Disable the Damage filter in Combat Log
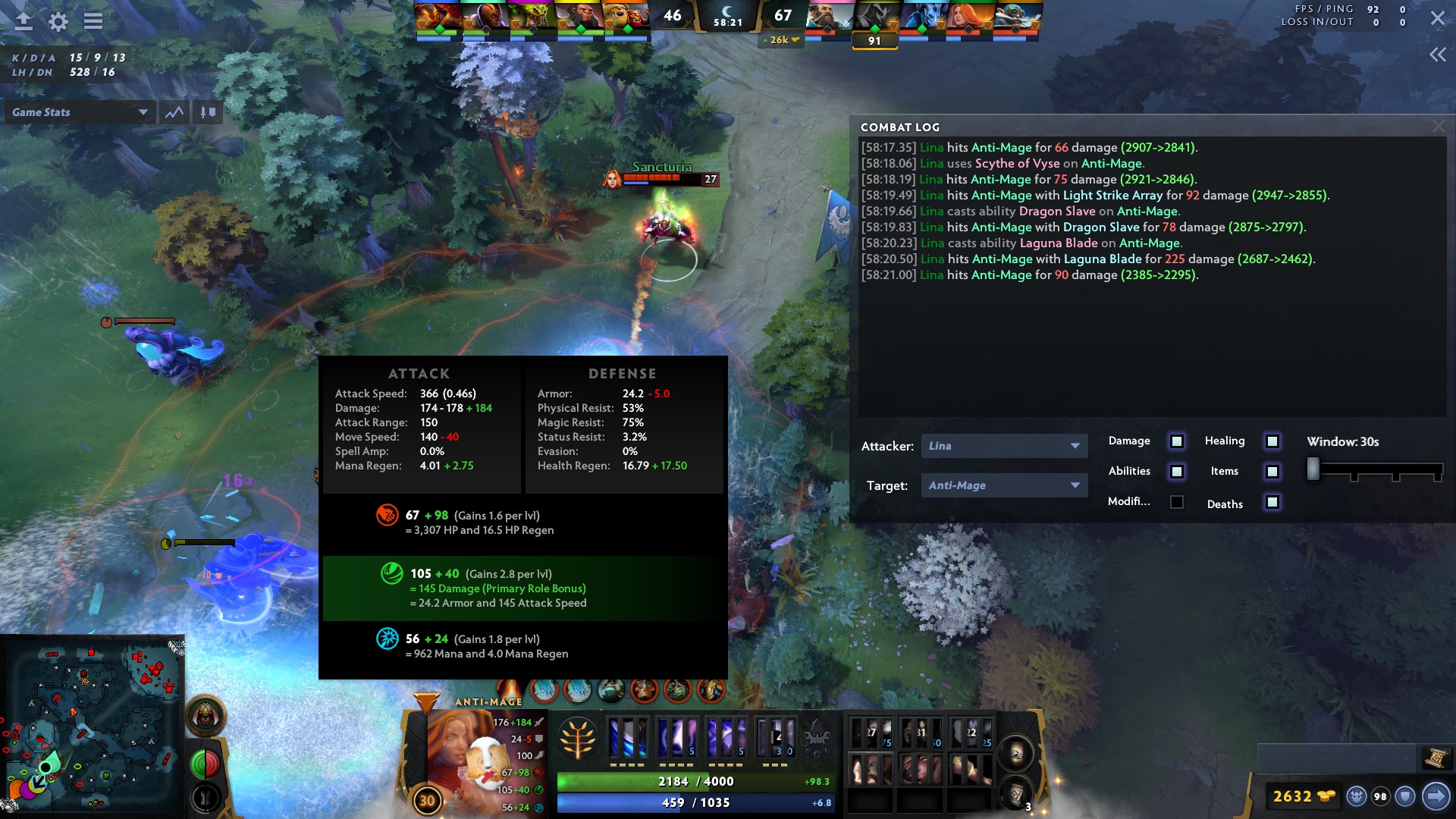Screen dimensions: 1456x819 pyautogui.click(x=1176, y=441)
